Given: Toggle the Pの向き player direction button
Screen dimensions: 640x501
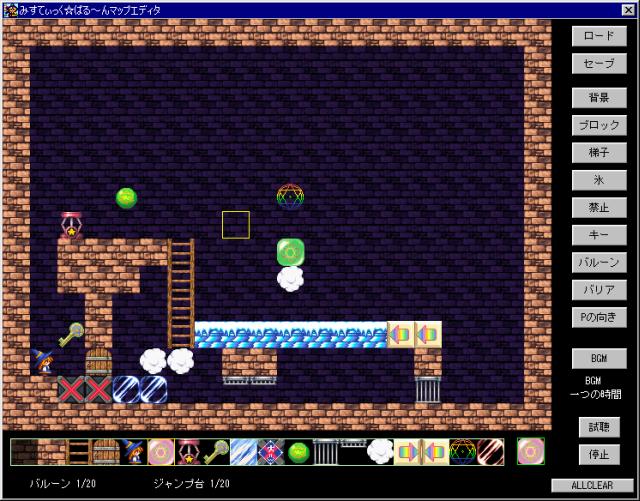Looking at the screenshot, I should [599, 318].
